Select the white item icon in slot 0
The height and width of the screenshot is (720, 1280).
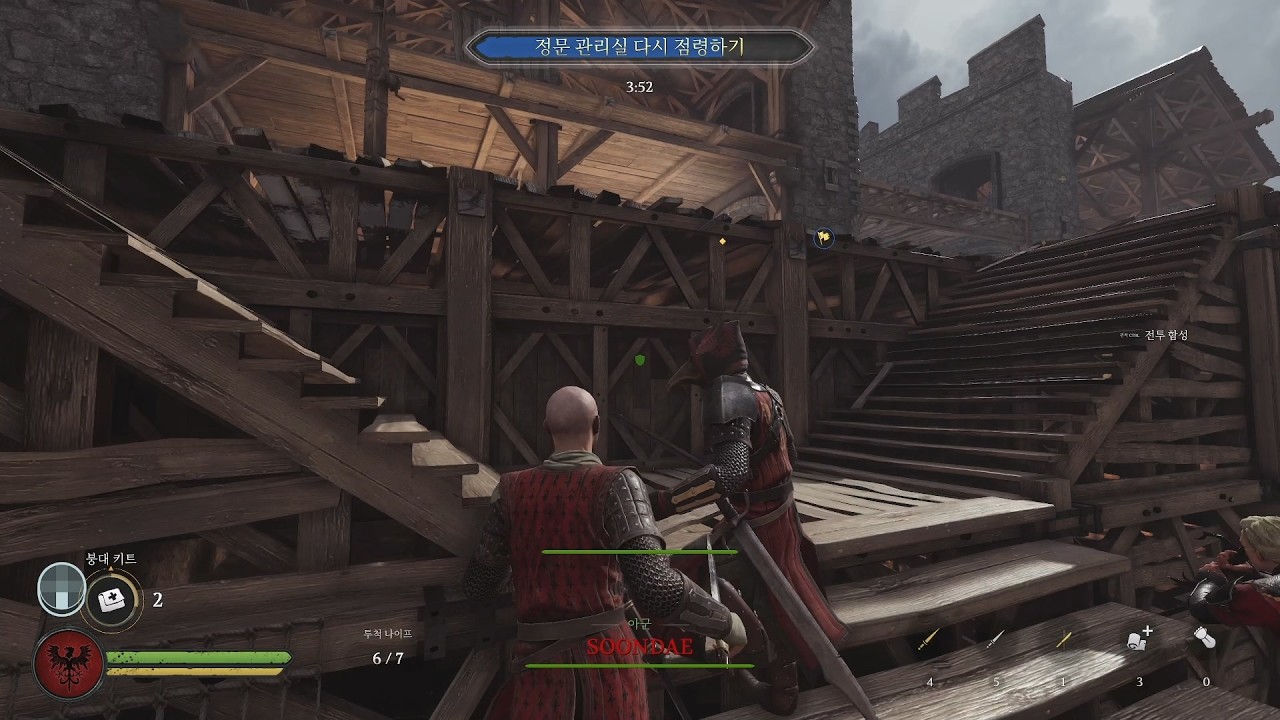coord(1204,638)
